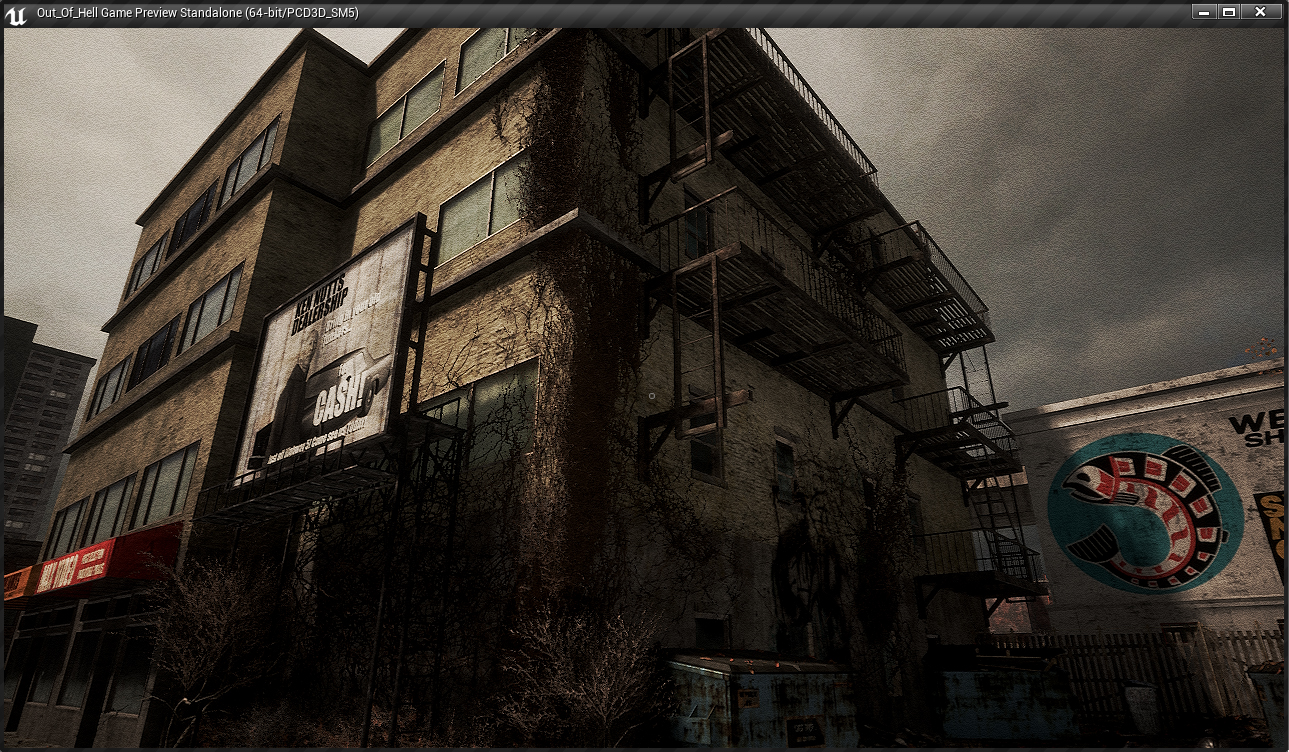Close the game preview window

(x=1260, y=12)
